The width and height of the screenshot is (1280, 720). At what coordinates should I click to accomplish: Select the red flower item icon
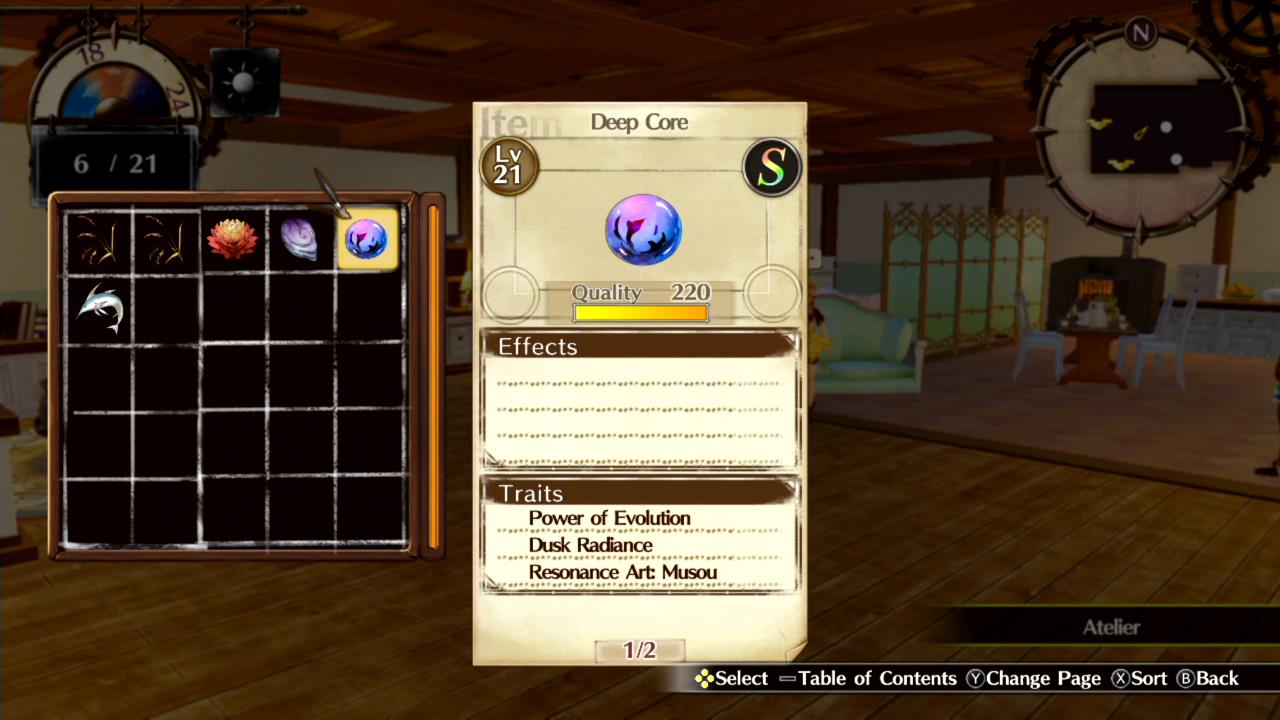coord(233,238)
